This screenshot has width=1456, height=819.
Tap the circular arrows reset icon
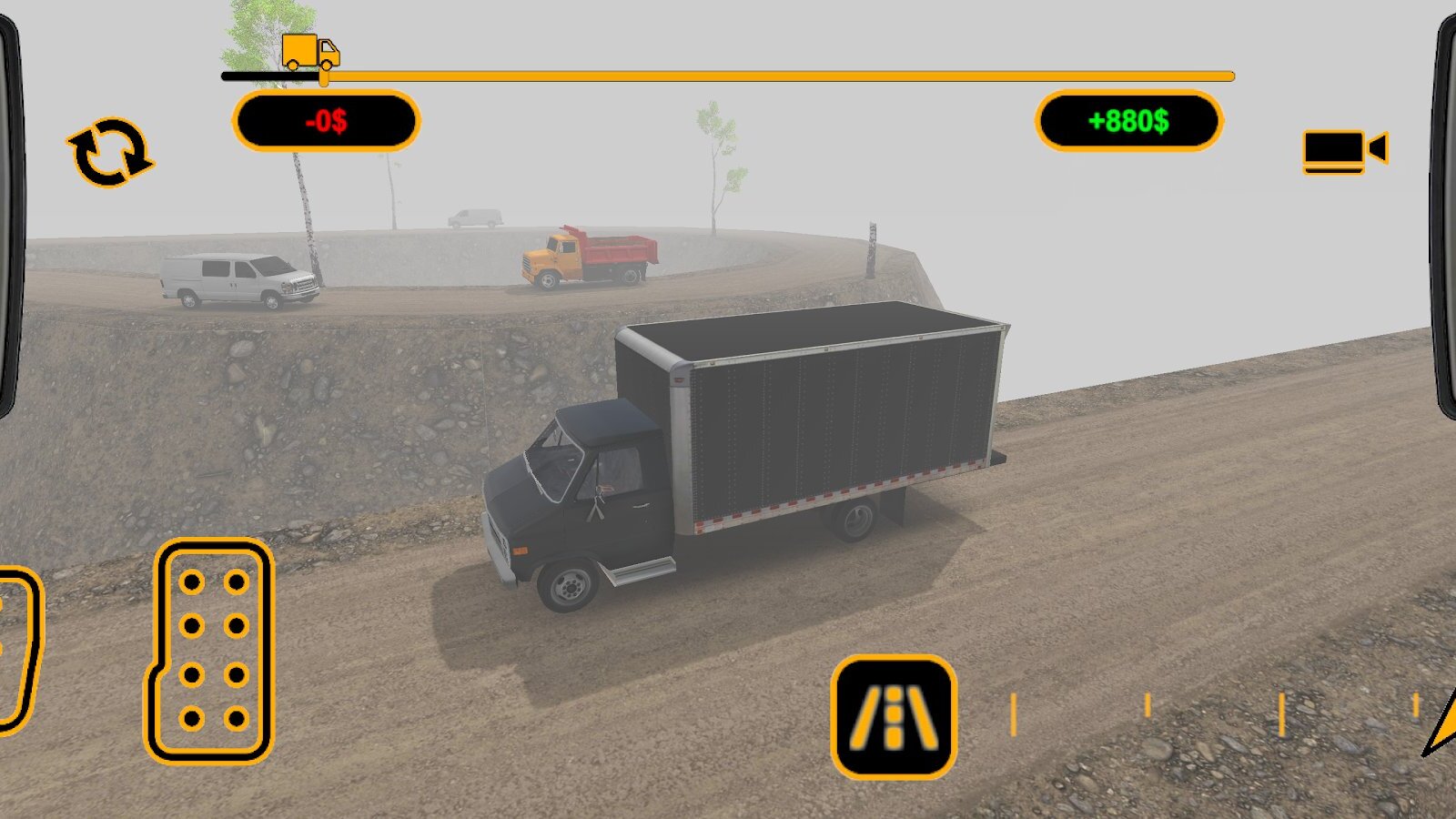[x=110, y=153]
